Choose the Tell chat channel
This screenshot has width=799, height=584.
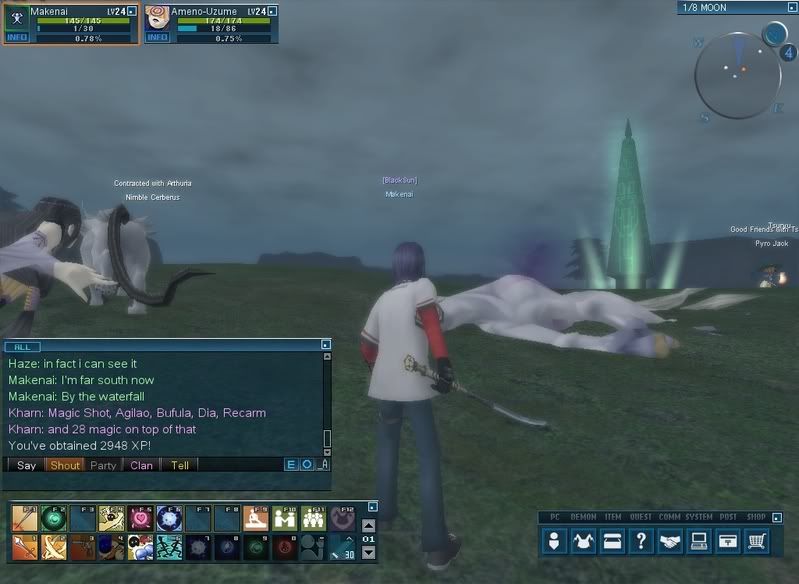(180, 465)
